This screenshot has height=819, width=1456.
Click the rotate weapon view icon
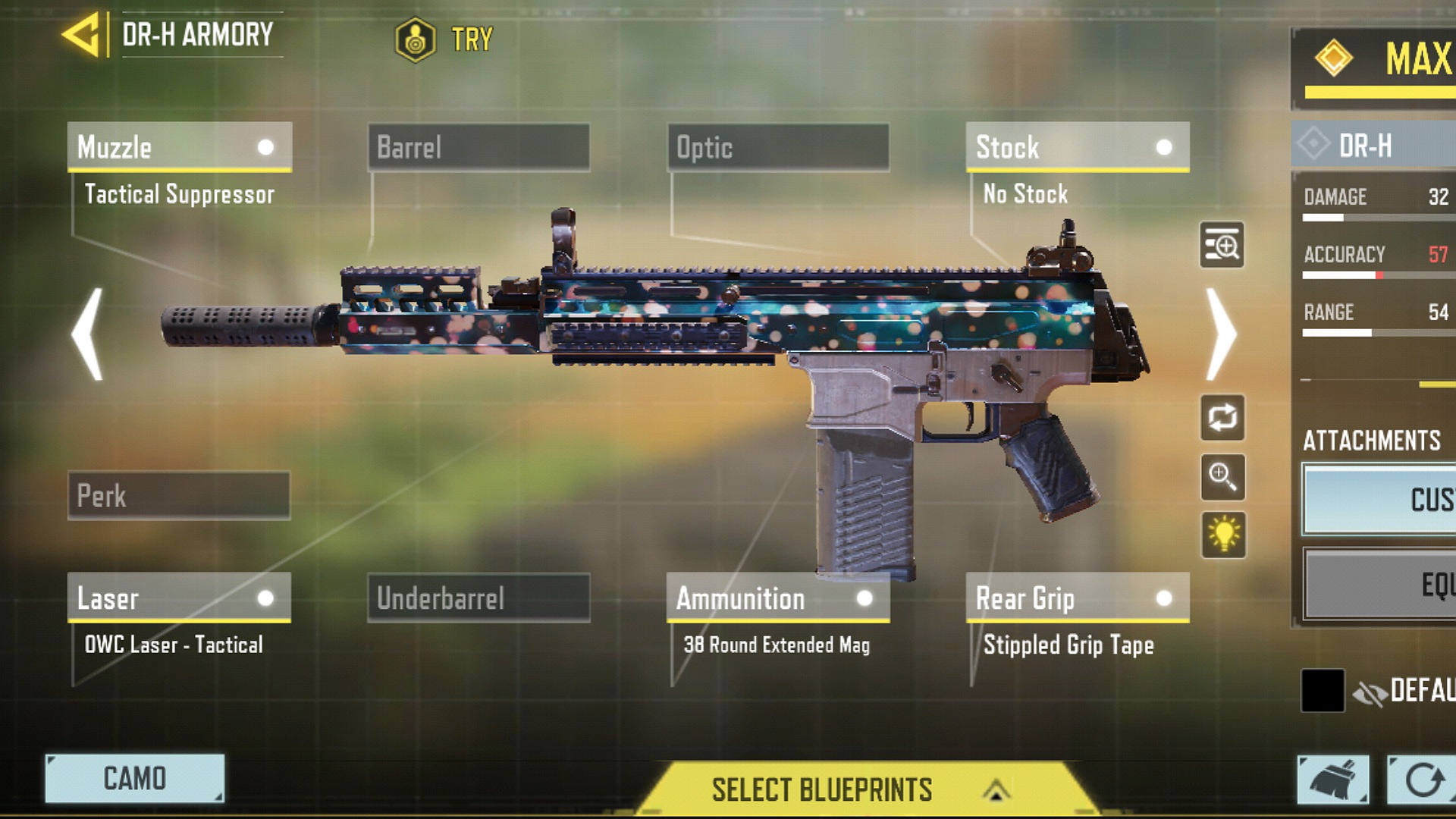point(1222,417)
